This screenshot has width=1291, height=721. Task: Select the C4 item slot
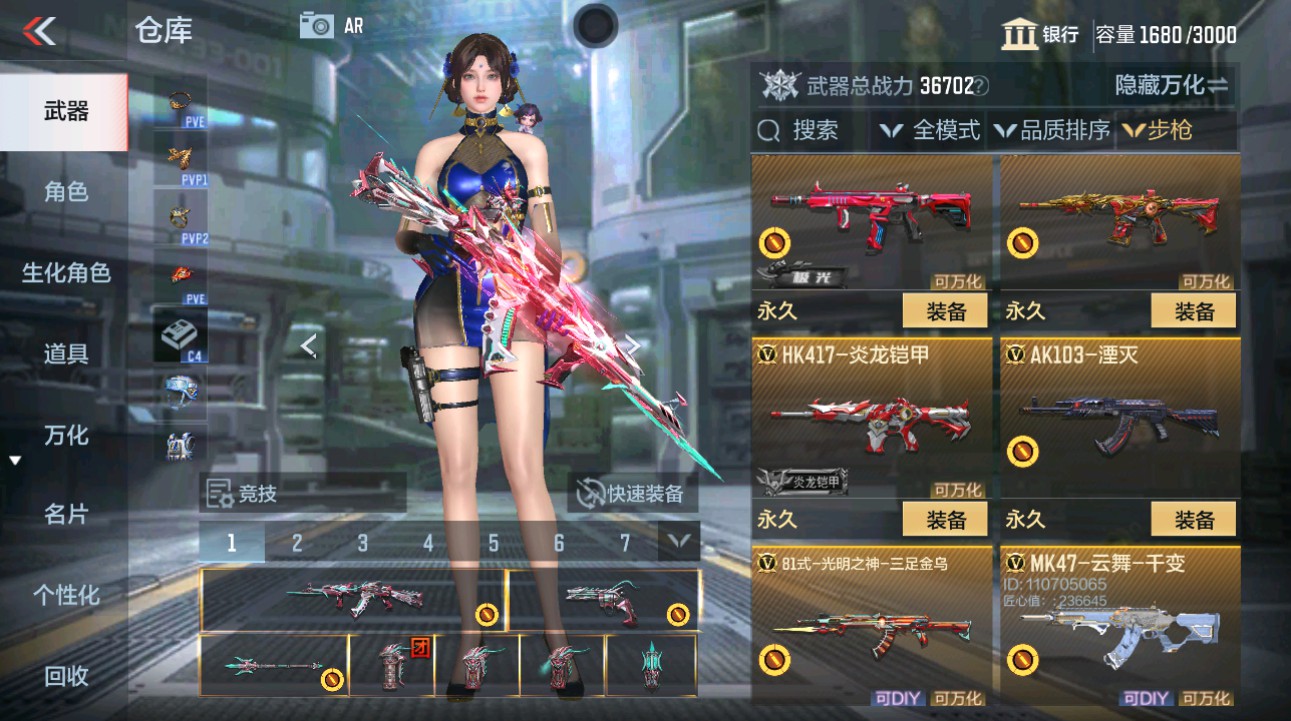pyautogui.click(x=180, y=333)
